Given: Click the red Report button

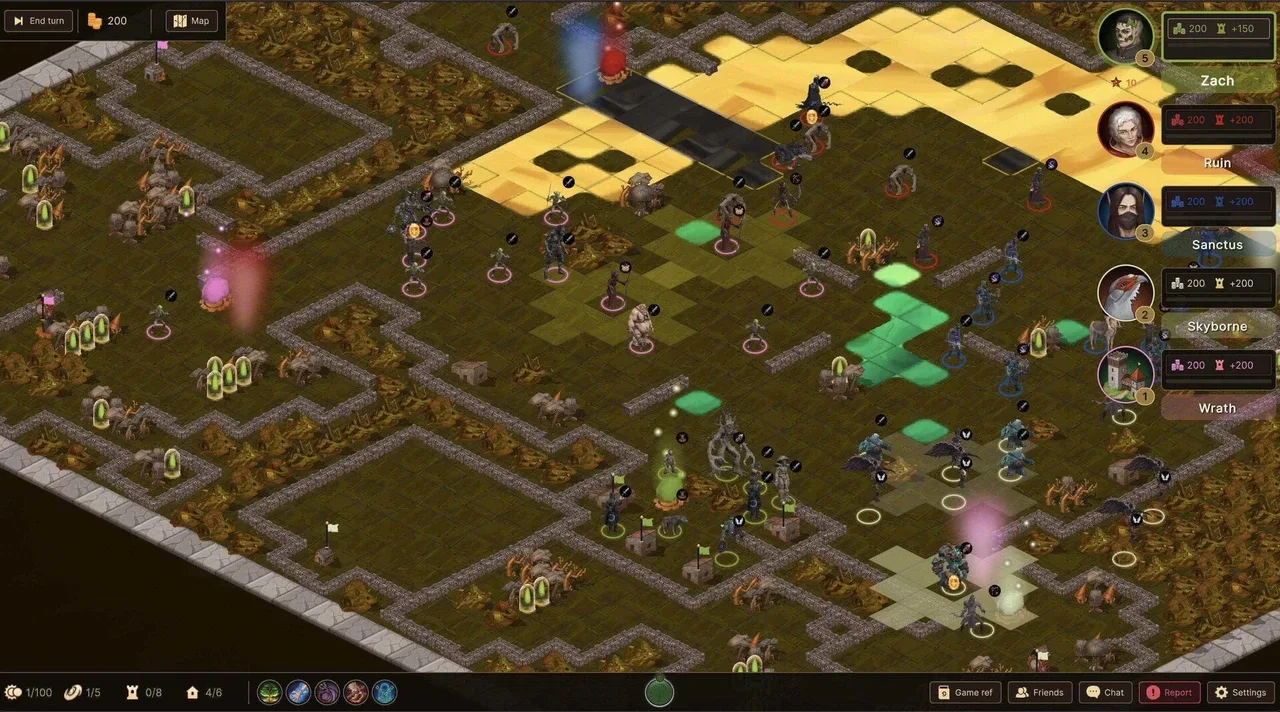Looking at the screenshot, I should (x=1169, y=692).
